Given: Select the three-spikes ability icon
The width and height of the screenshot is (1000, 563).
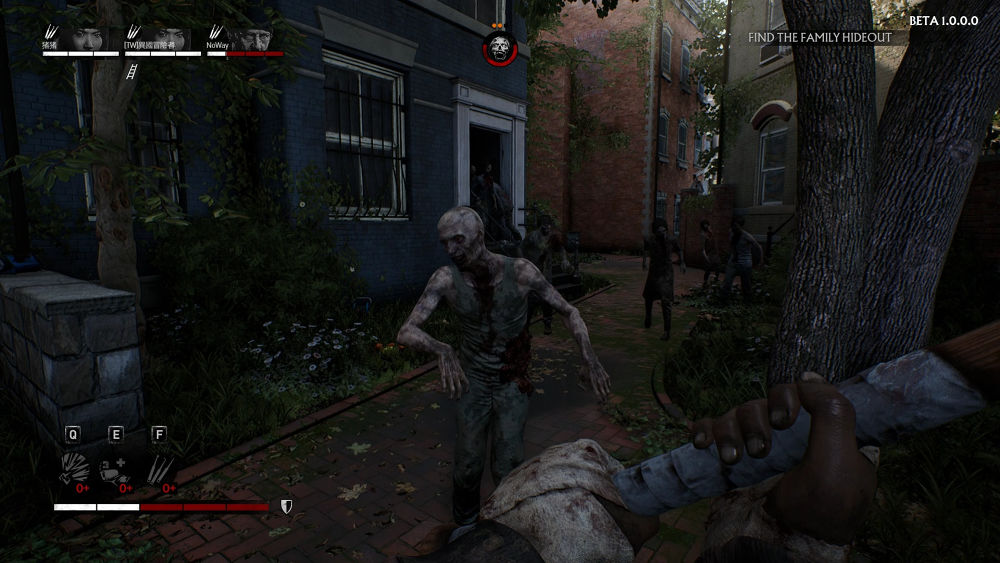Looking at the screenshot, I should (x=159, y=466).
